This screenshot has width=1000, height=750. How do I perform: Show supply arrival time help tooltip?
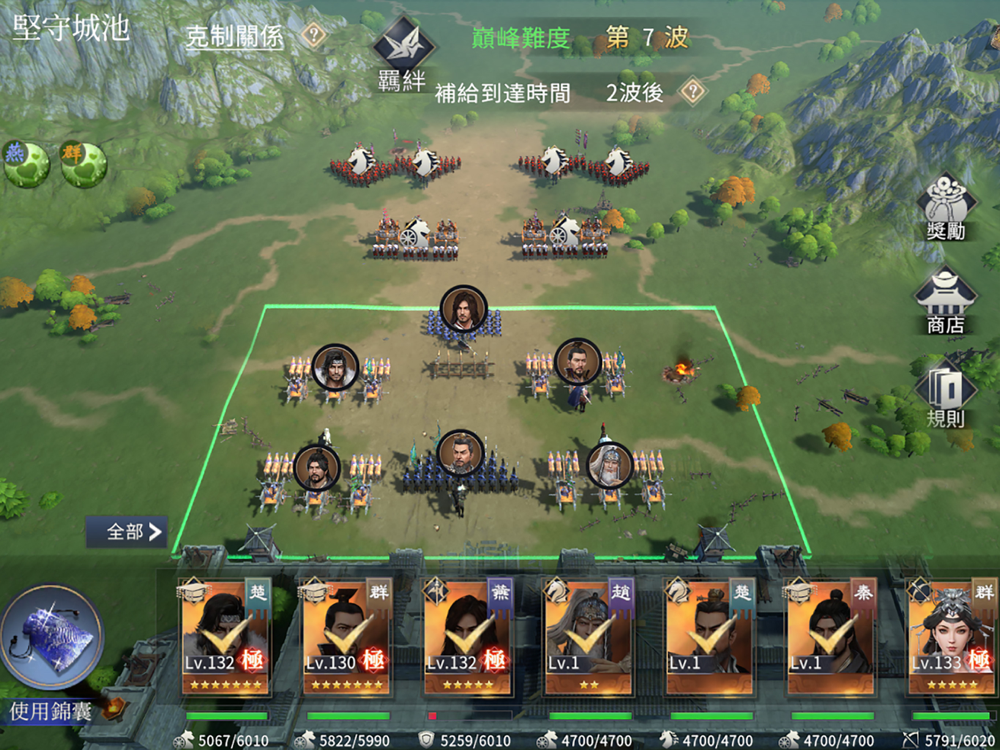[691, 92]
